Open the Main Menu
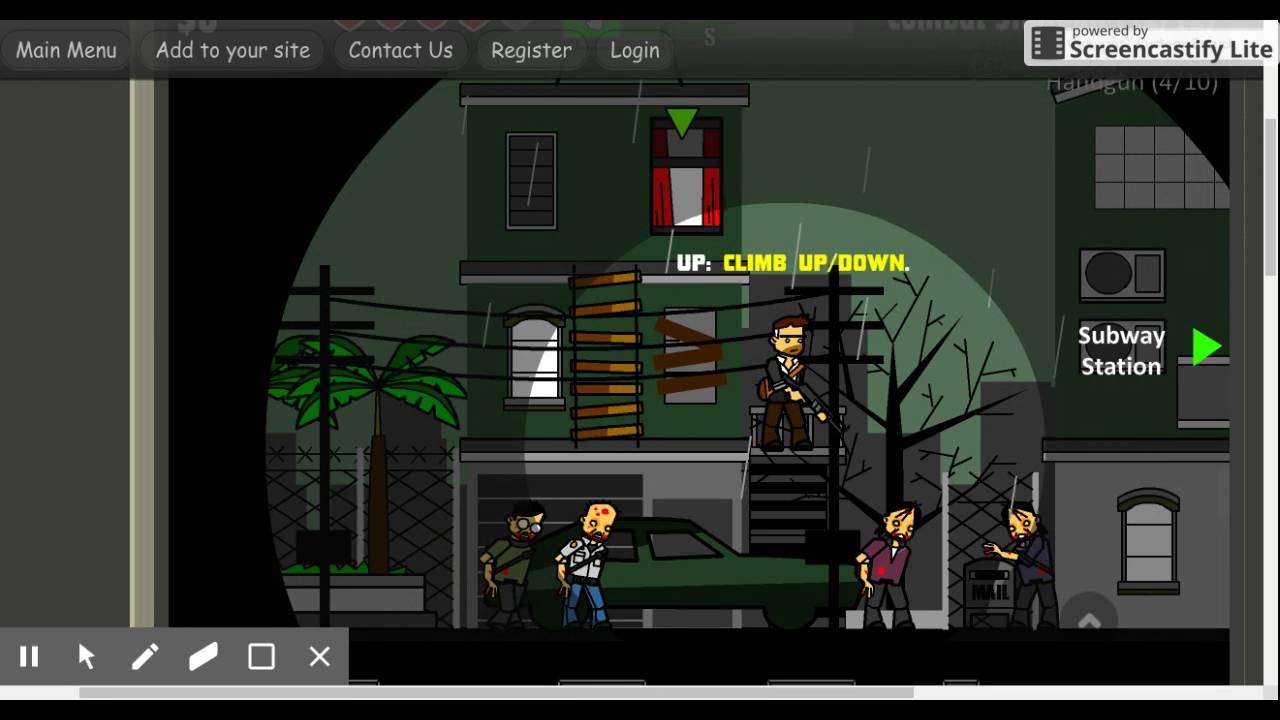 pos(66,50)
